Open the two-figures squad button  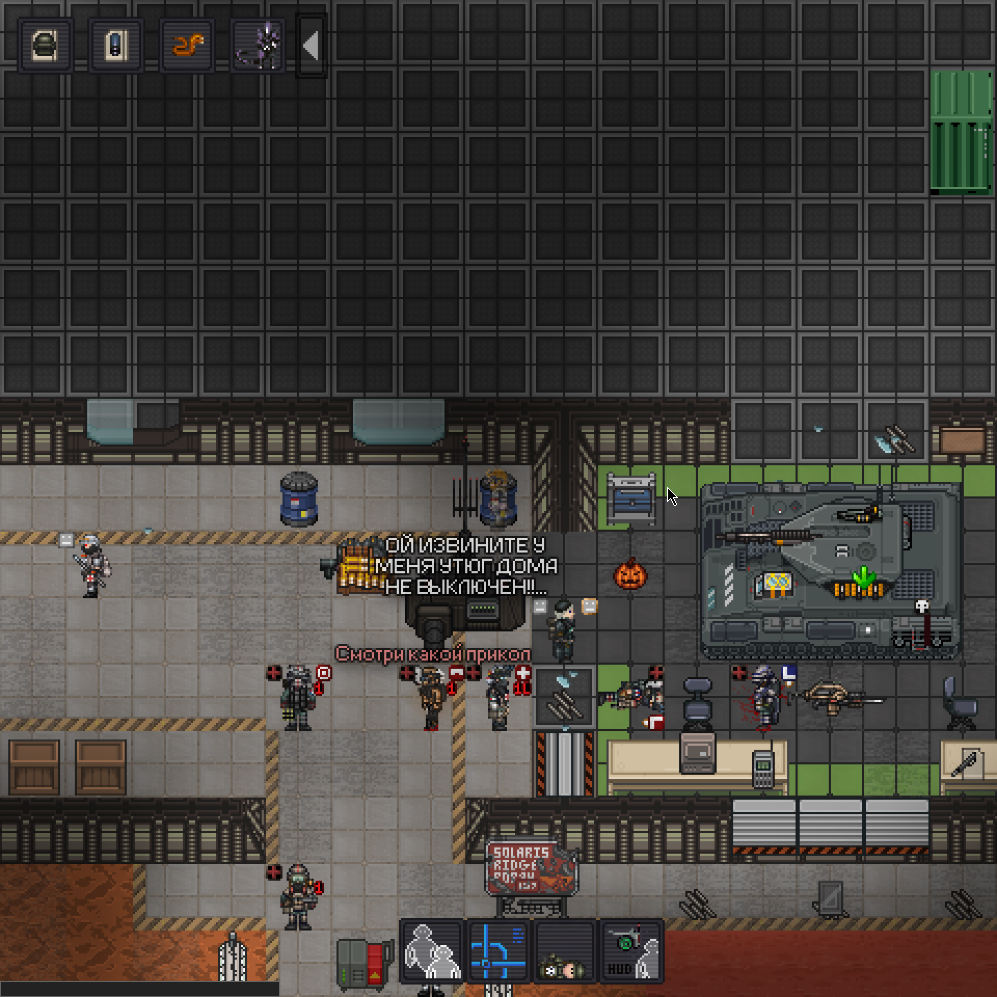[431, 951]
